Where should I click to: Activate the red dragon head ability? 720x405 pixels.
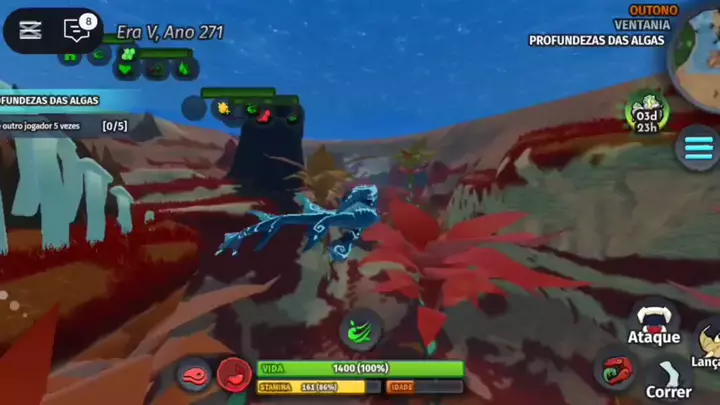[614, 370]
